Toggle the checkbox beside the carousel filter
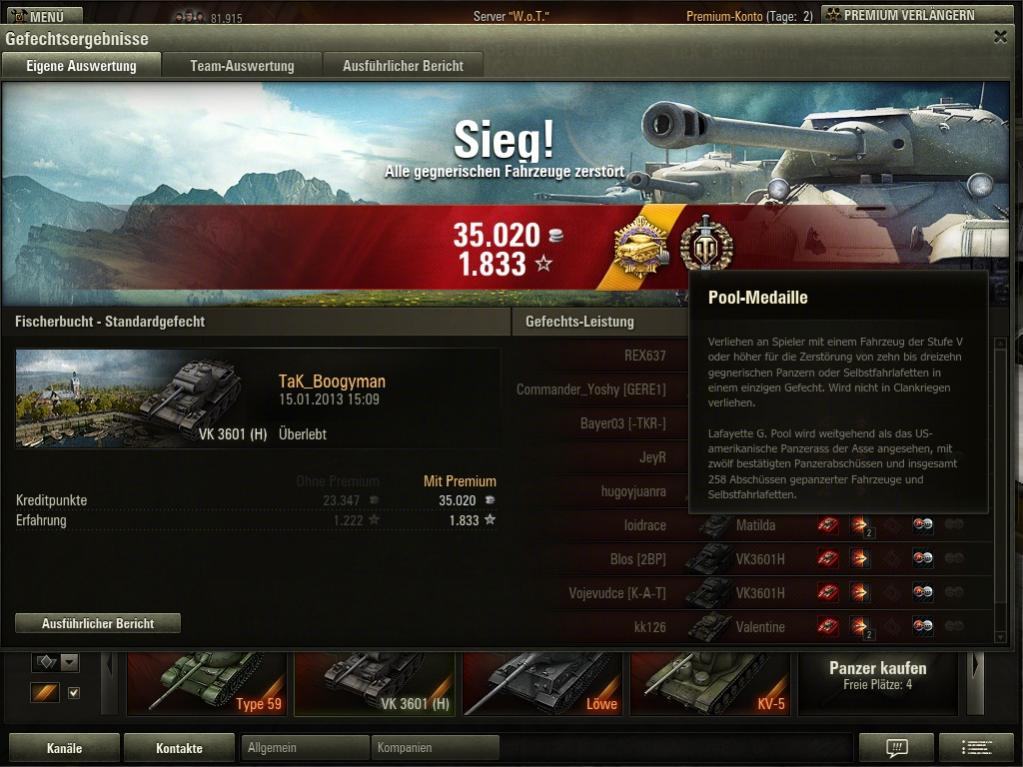 (73, 692)
